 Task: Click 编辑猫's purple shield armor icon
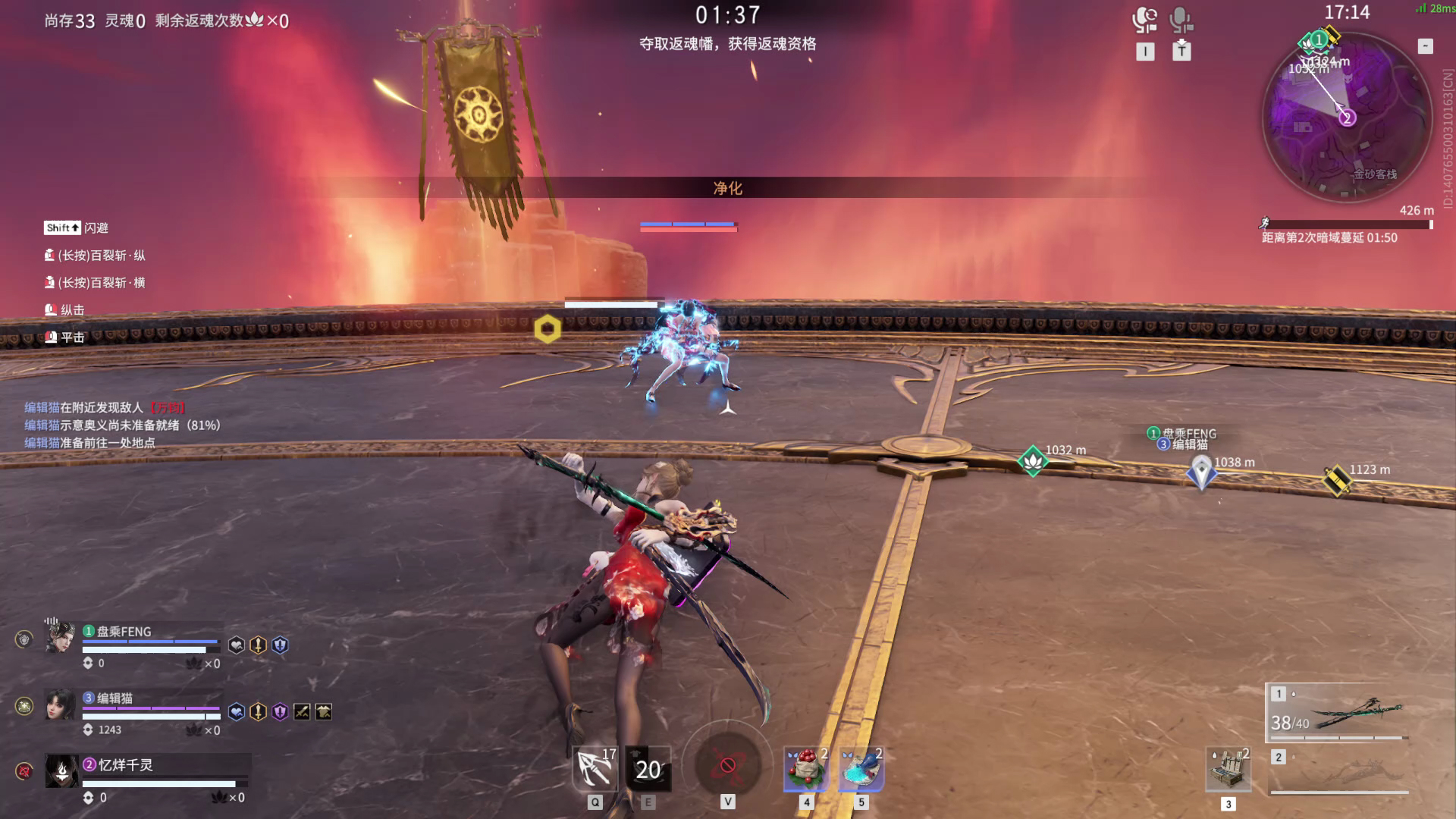pyautogui.click(x=278, y=713)
